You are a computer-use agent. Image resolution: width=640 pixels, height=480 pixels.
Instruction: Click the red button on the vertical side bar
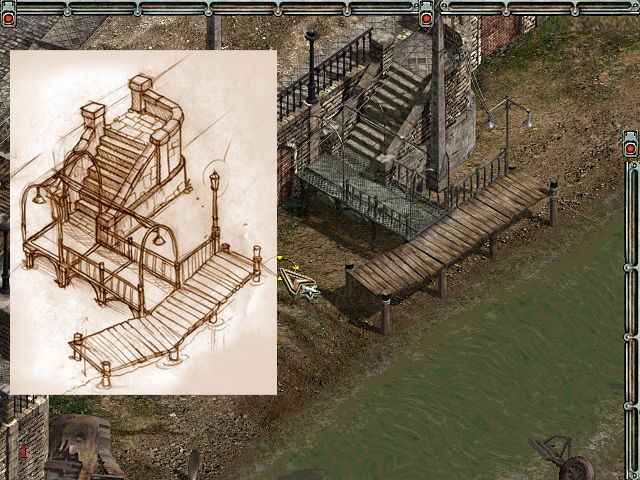[630, 148]
